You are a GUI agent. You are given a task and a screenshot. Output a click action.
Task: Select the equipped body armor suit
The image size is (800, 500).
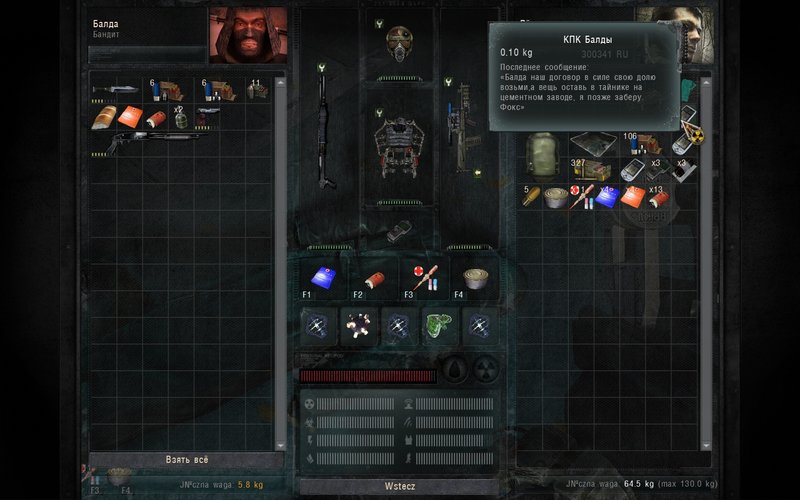coord(400,145)
